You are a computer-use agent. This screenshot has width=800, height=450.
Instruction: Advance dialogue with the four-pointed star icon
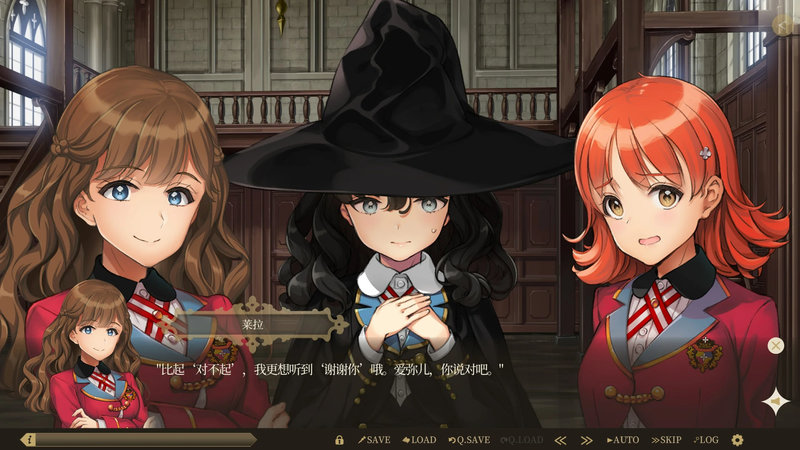tap(774, 401)
